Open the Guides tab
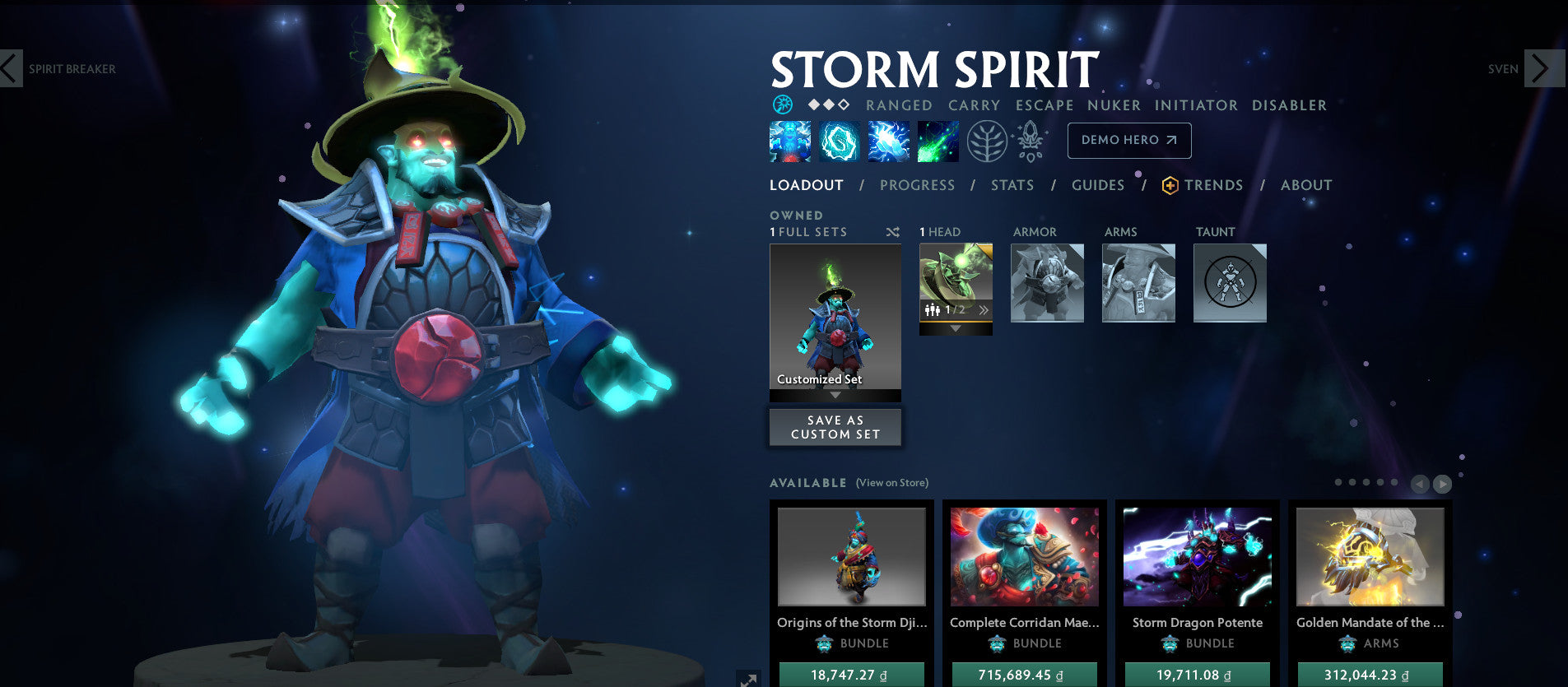This screenshot has width=1568, height=687. click(x=1097, y=185)
